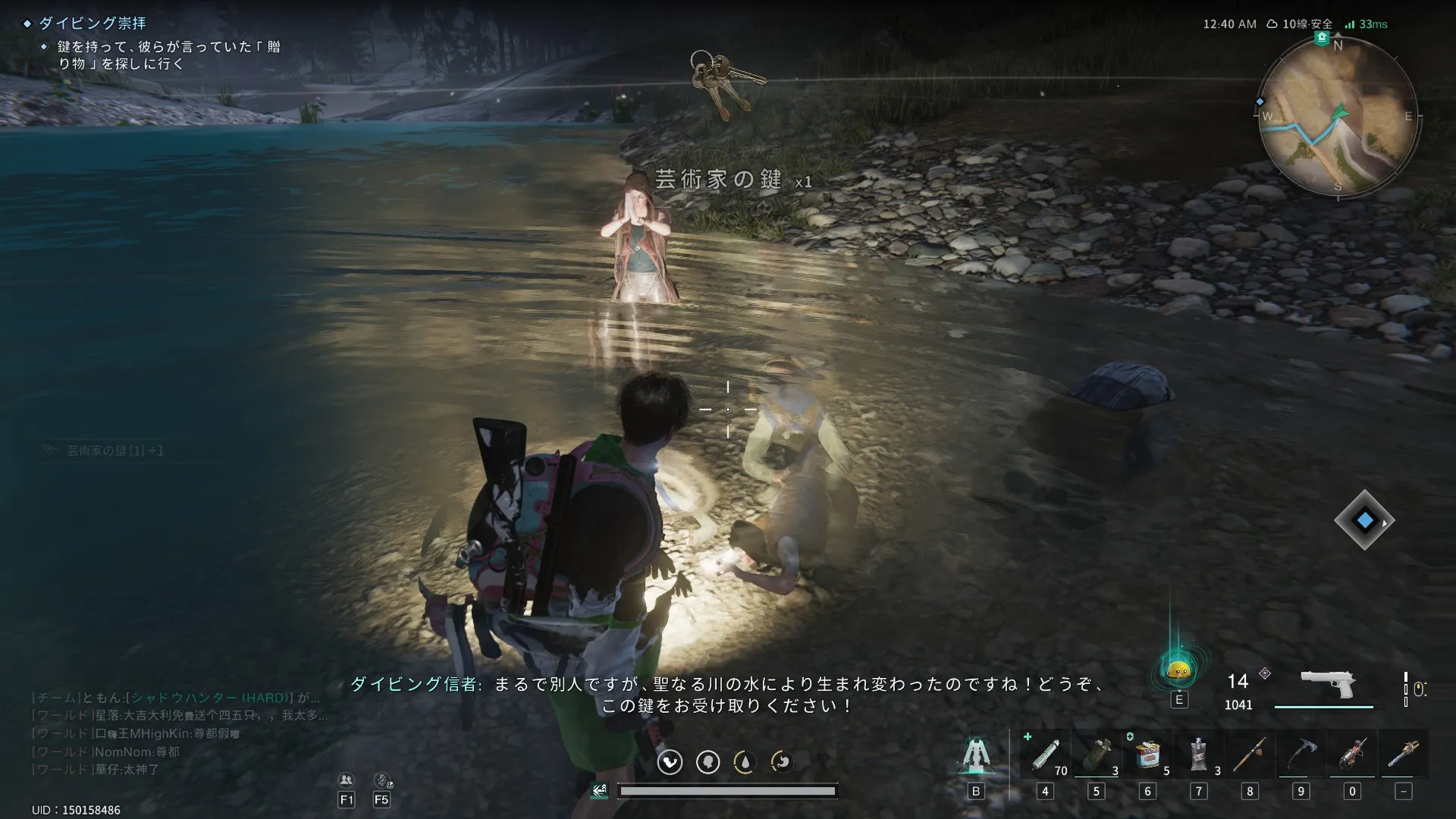Select the orange drill tool slot

(x=1352, y=755)
